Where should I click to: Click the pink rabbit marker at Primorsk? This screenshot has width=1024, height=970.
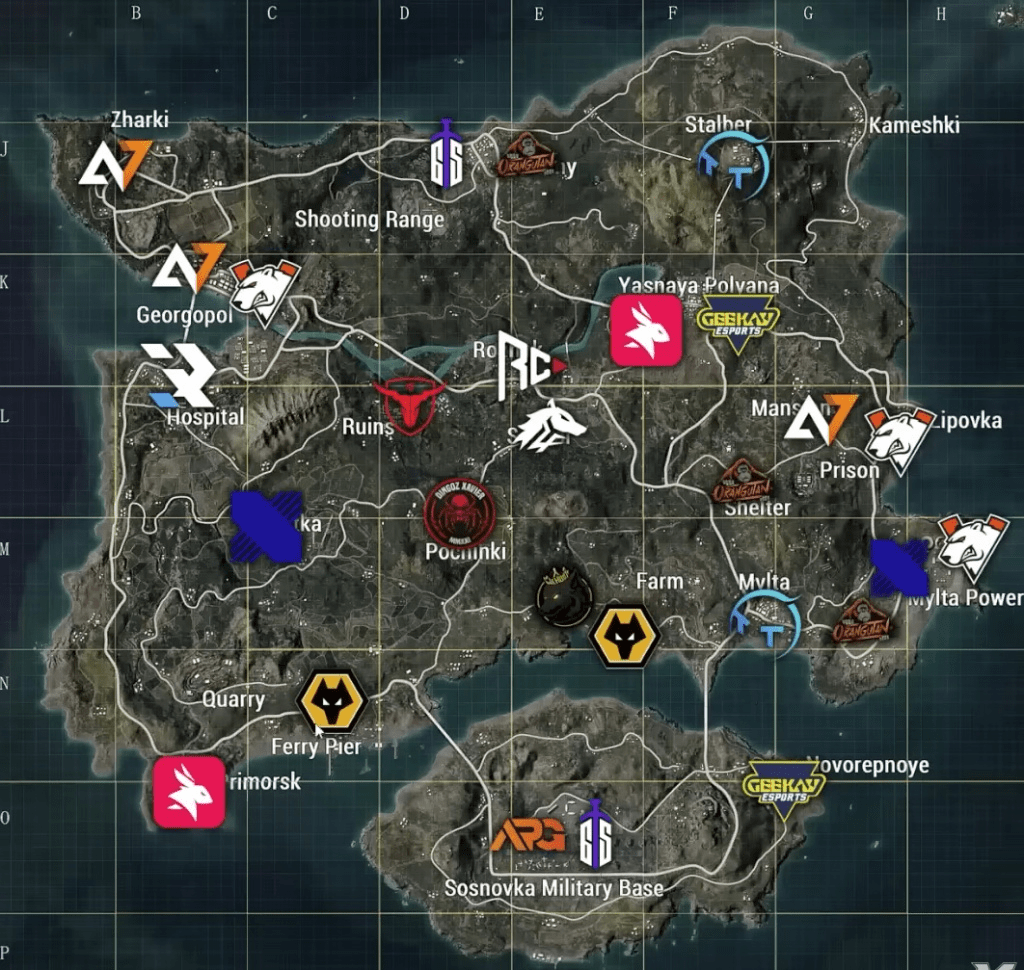[189, 791]
